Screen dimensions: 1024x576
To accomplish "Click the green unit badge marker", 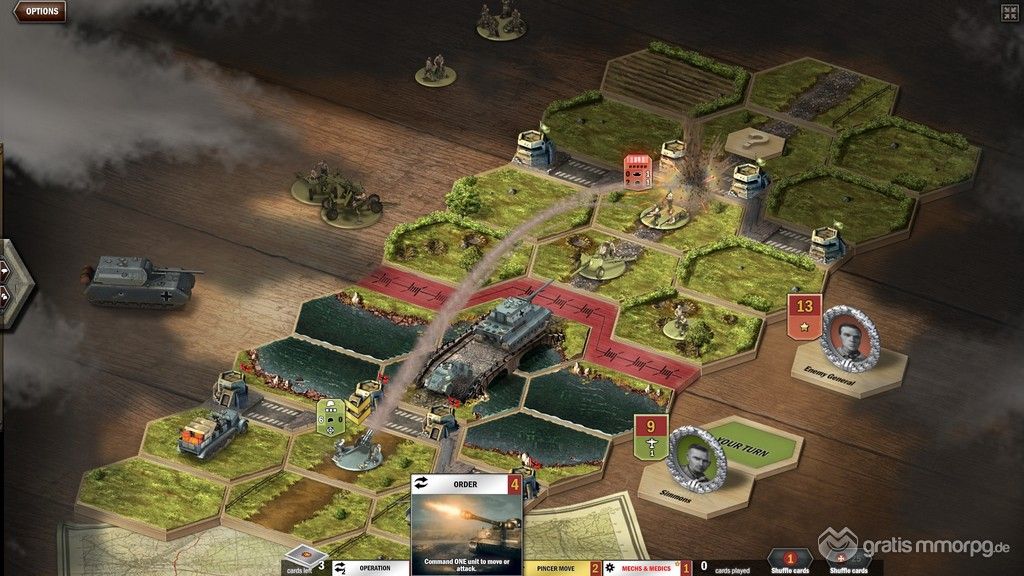I will 330,416.
